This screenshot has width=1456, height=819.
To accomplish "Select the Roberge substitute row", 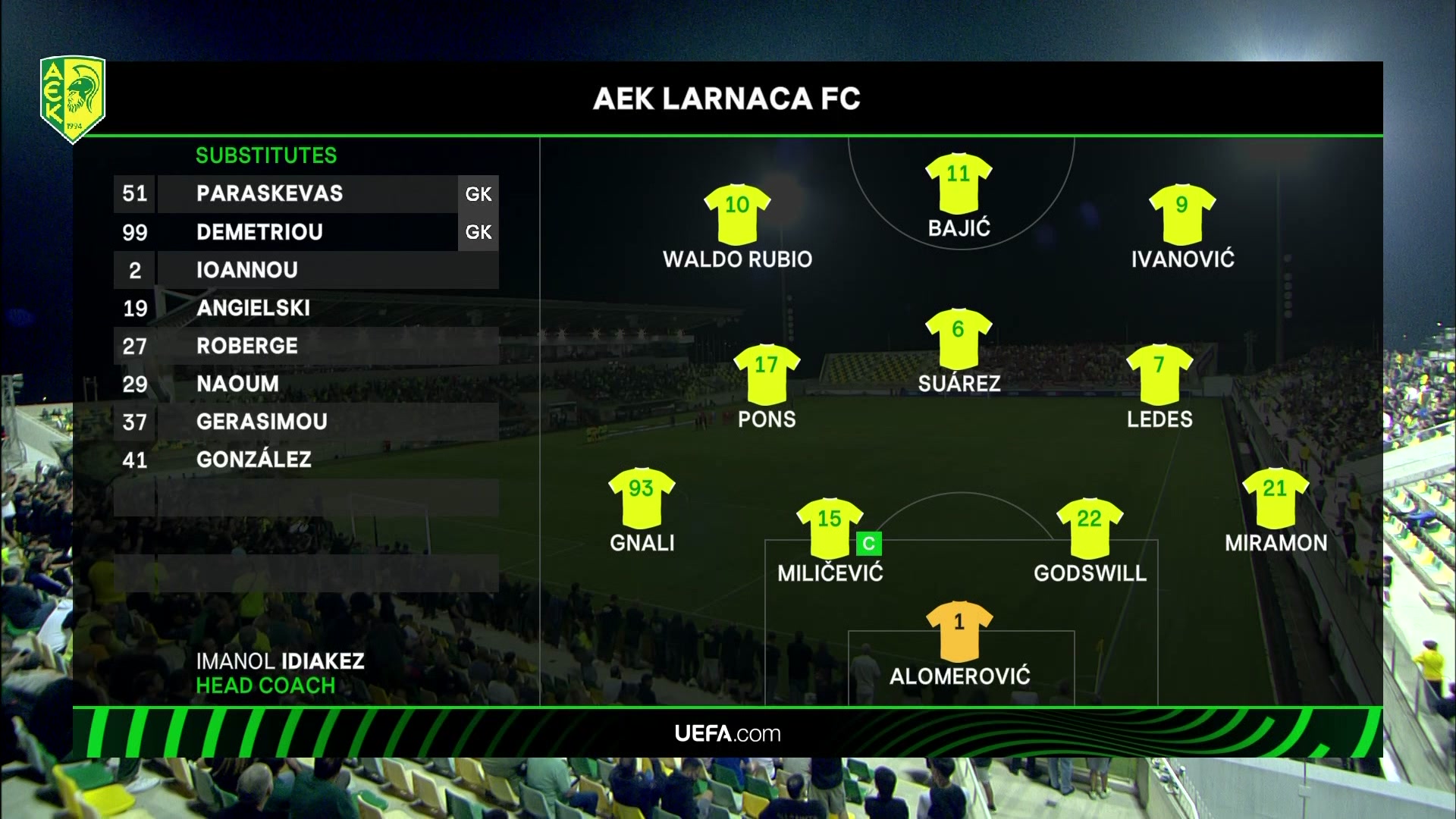I will pyautogui.click(x=246, y=346).
